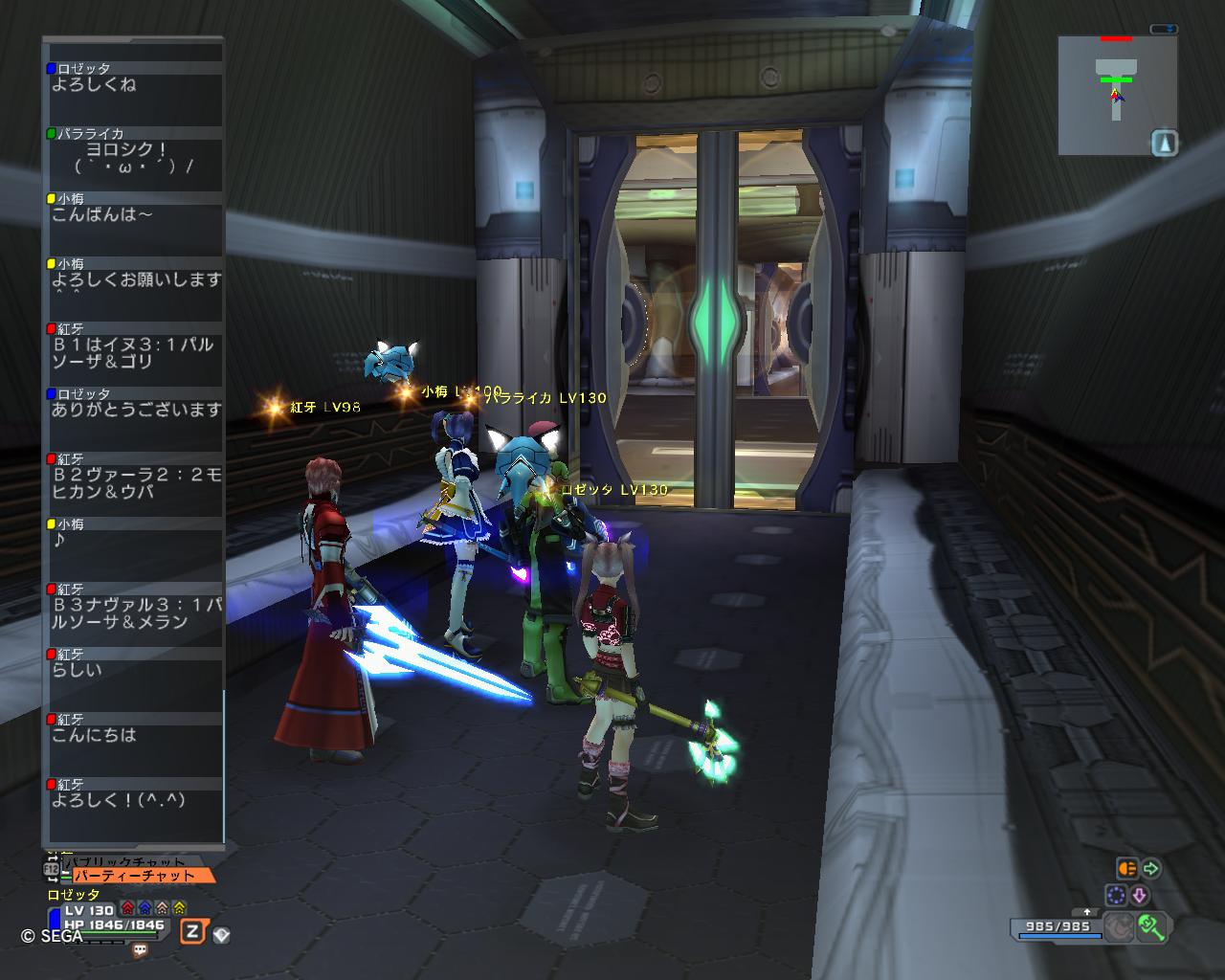Click the grey diamond icon beside Z

click(x=221, y=934)
